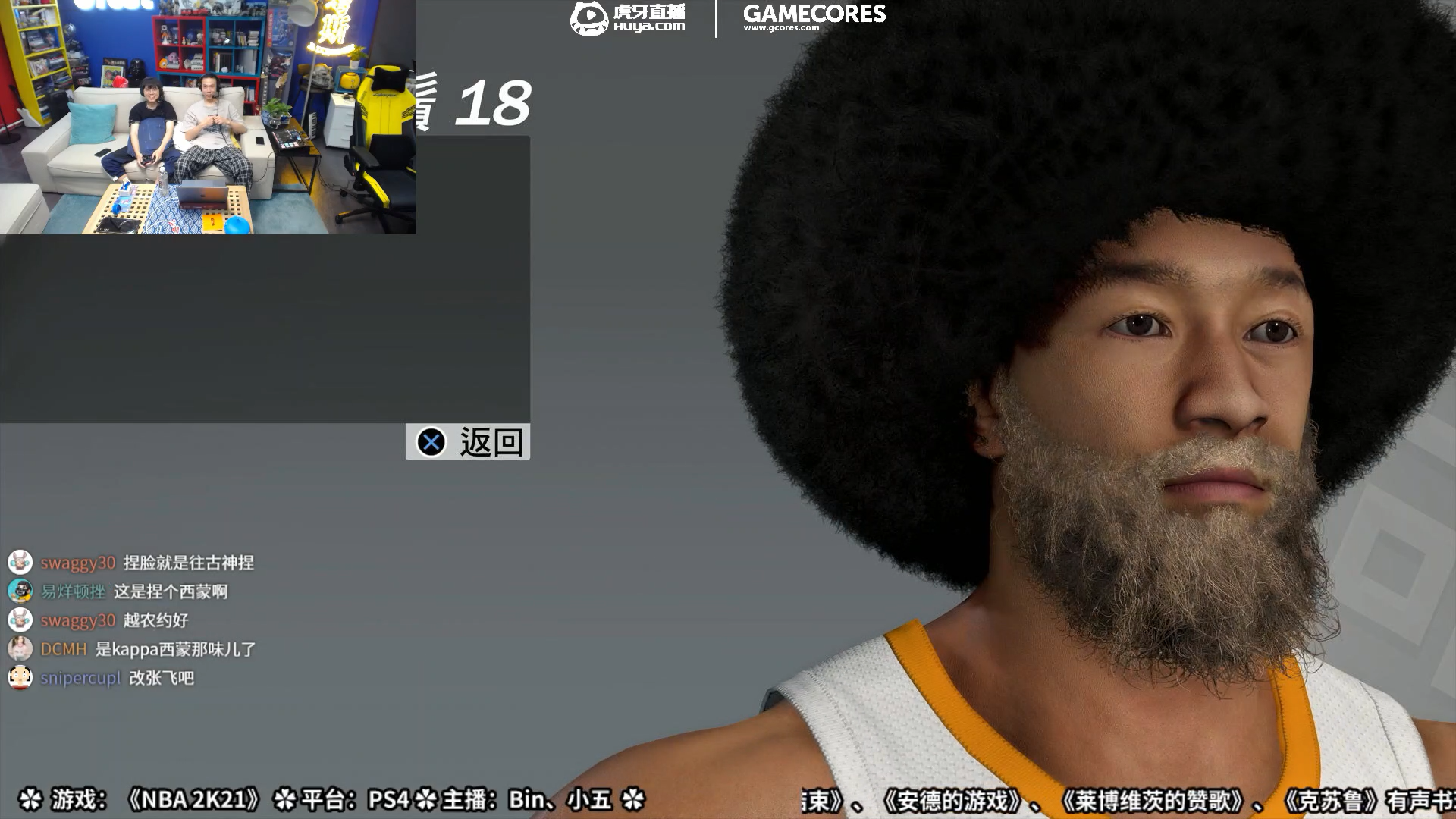Click the webcam overlay of the streamers

point(208,118)
